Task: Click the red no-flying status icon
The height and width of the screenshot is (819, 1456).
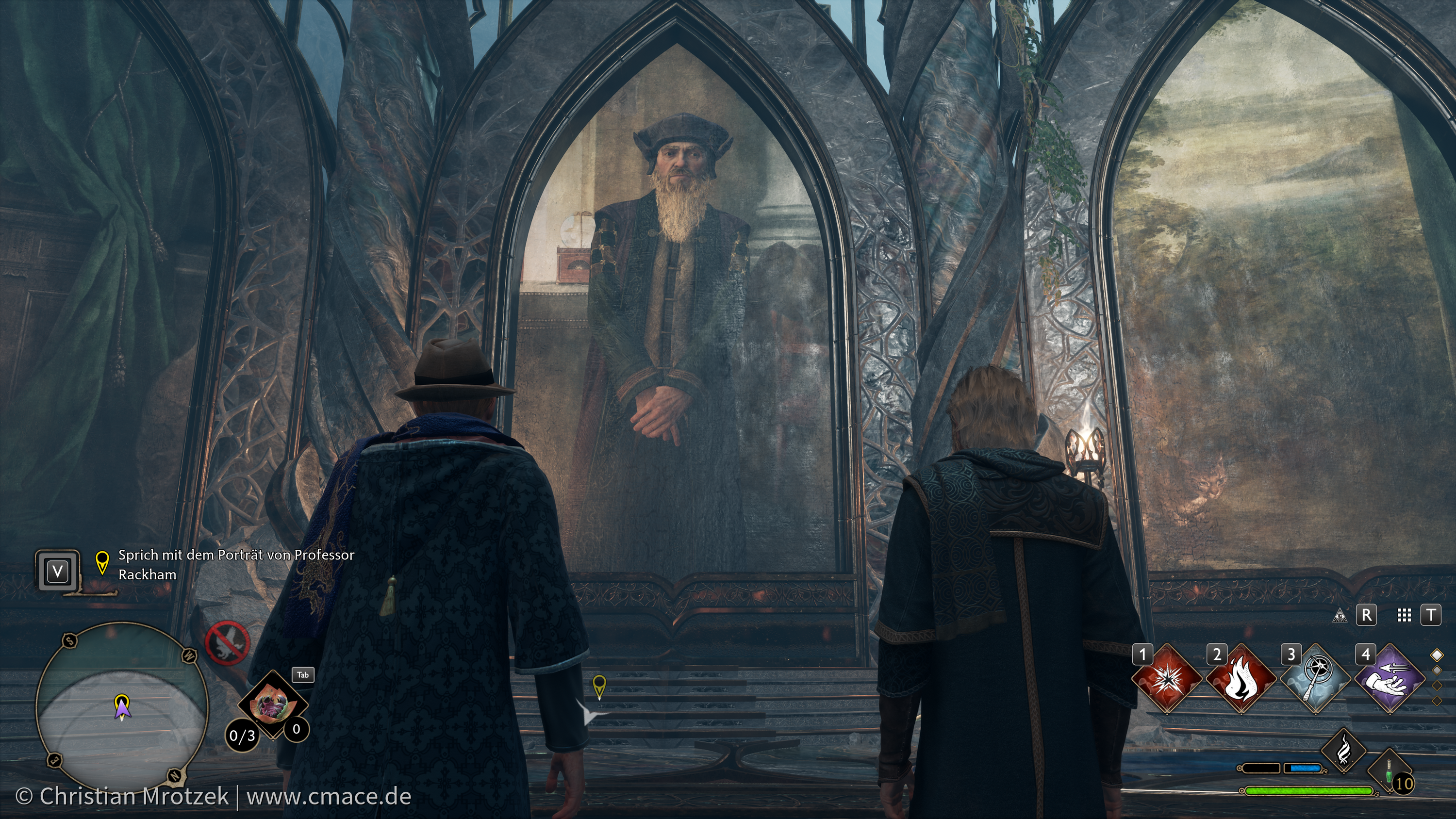Action: pyautogui.click(x=227, y=643)
